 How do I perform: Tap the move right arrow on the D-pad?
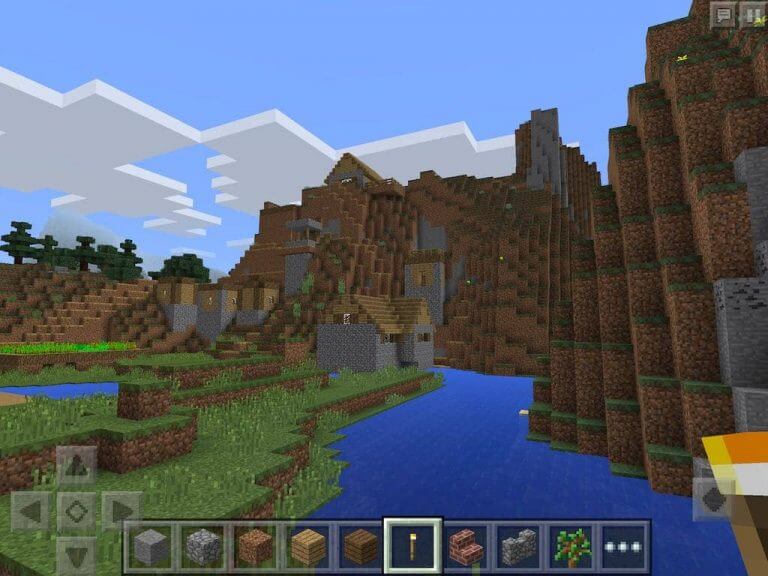point(121,511)
